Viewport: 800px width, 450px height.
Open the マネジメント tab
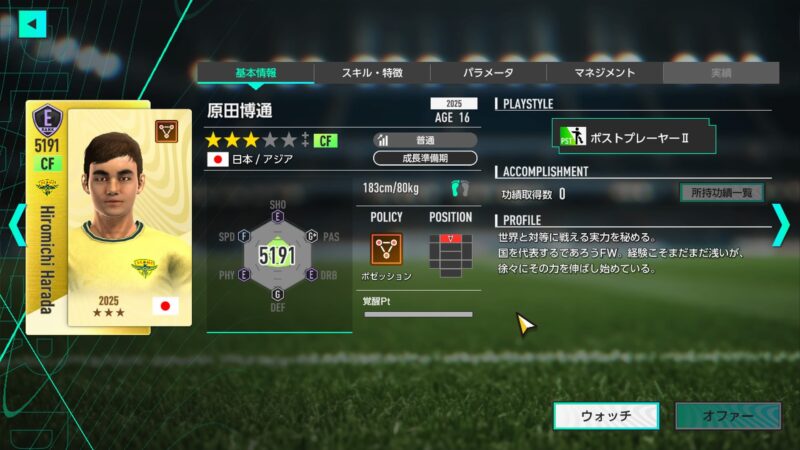click(604, 73)
